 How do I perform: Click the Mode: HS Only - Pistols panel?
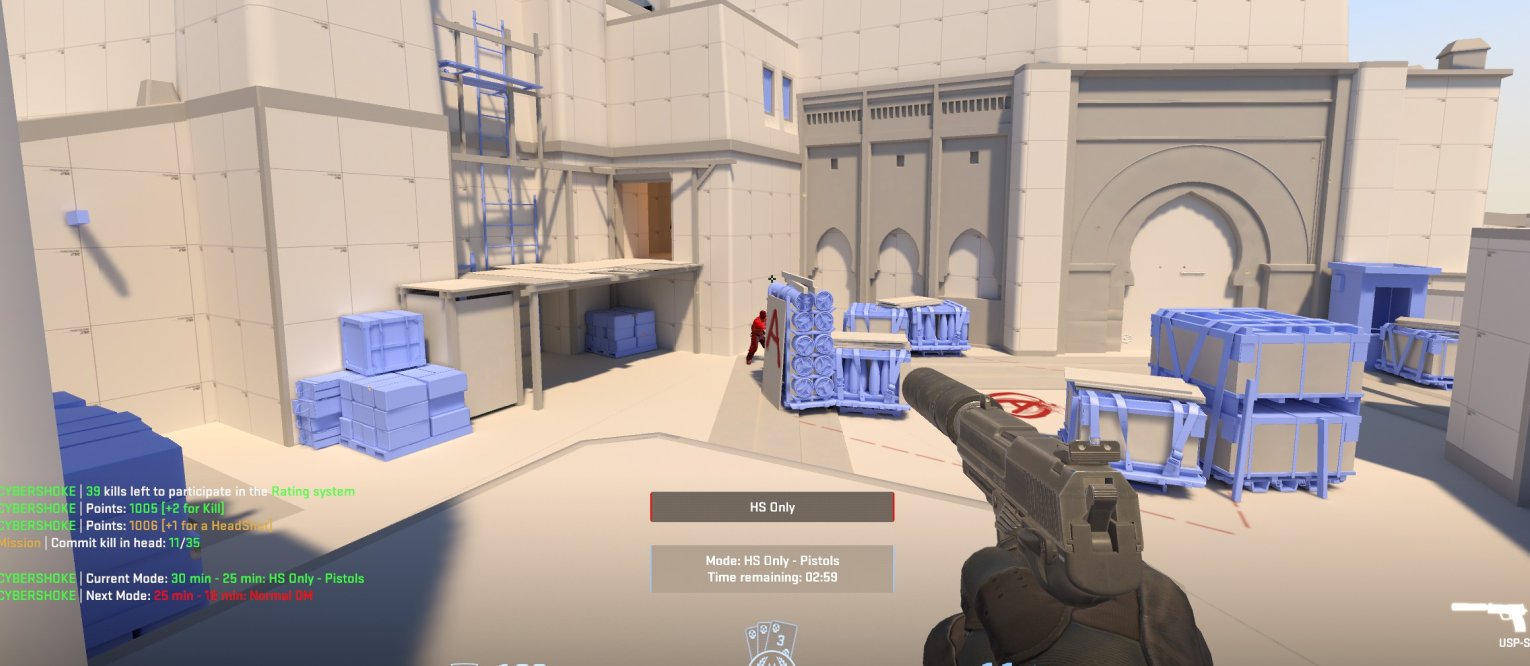[772, 569]
